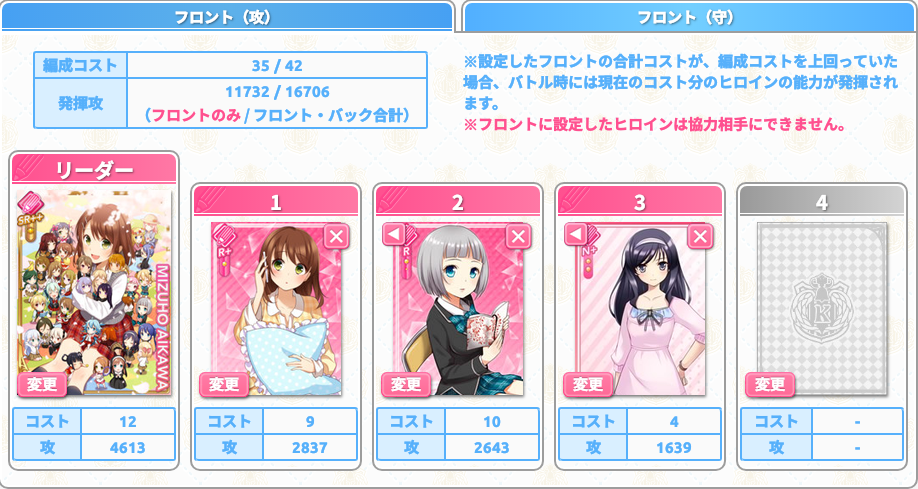Screen dimensions: 918x489
Task: Switch to the フロント（守） tab
Action: click(690, 16)
